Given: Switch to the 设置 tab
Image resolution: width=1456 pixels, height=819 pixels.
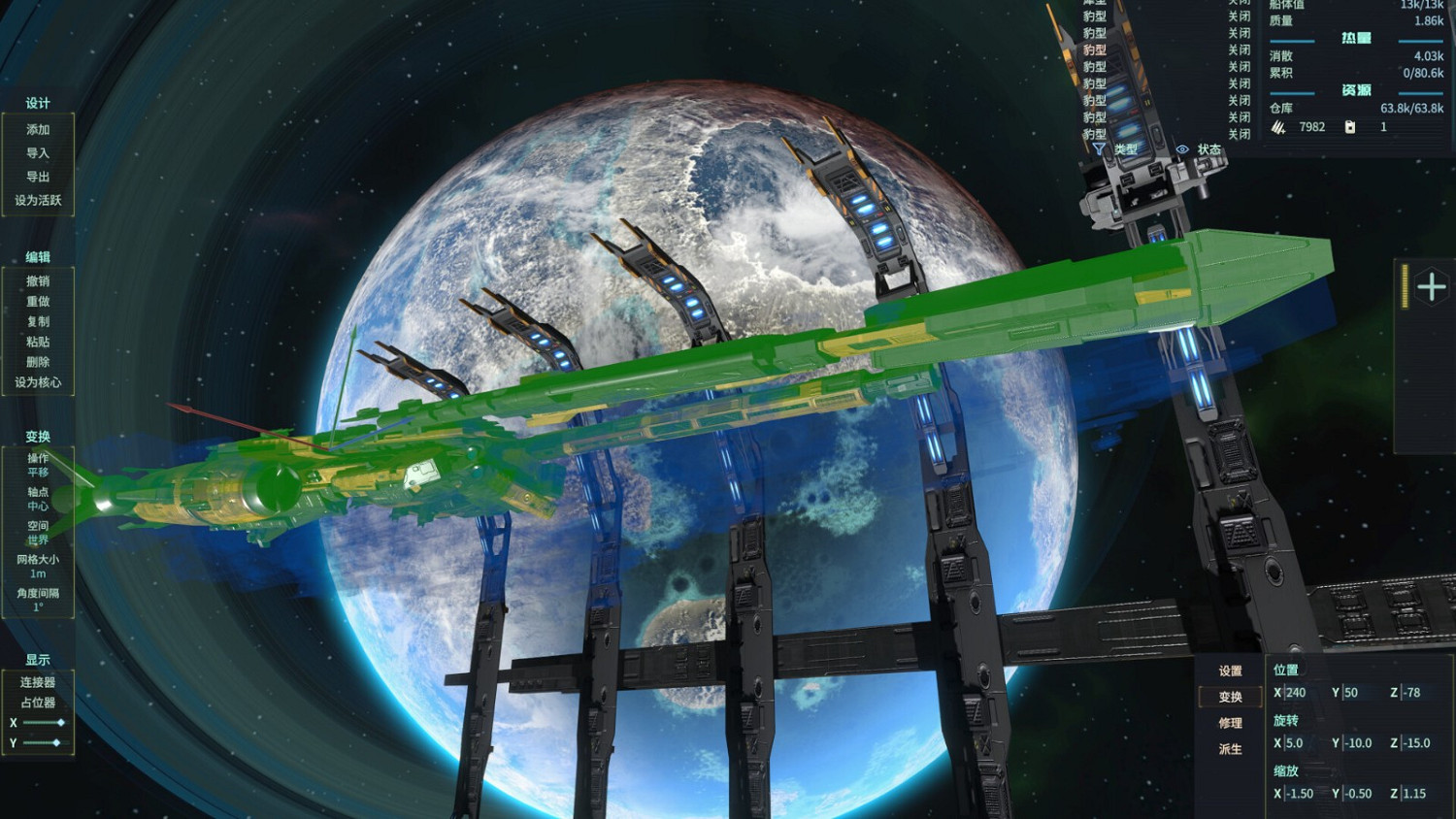Looking at the screenshot, I should [x=1229, y=670].
